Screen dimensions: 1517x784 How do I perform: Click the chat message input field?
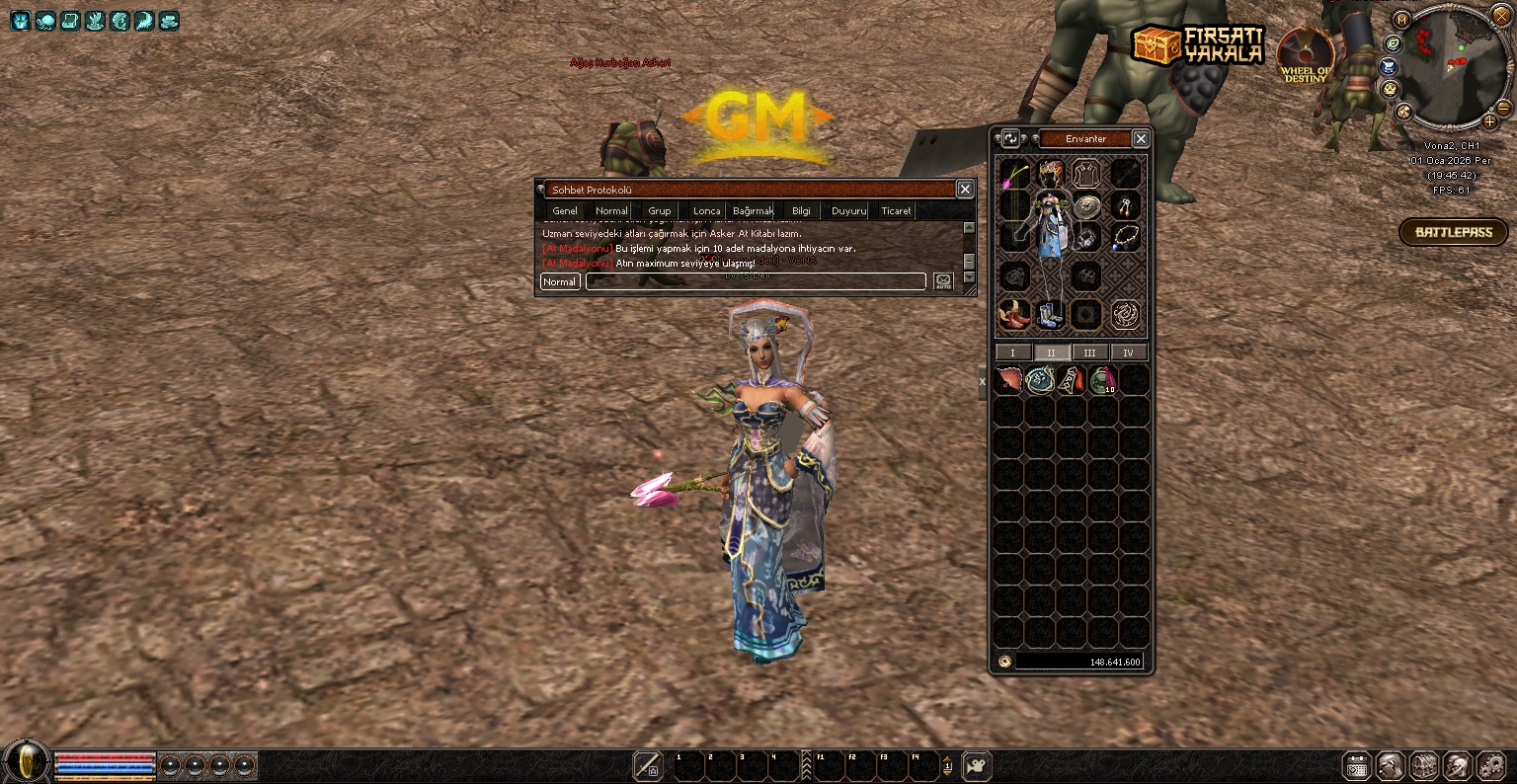point(756,282)
